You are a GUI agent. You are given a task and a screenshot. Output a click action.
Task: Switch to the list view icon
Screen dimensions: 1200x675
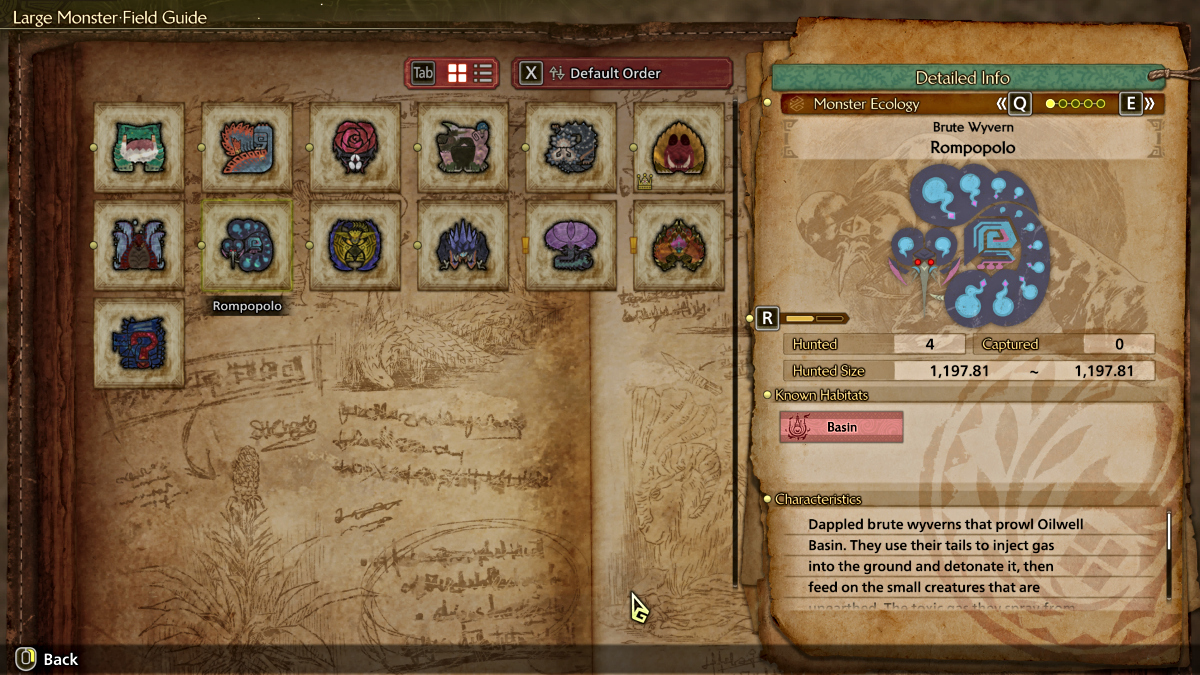pos(484,73)
